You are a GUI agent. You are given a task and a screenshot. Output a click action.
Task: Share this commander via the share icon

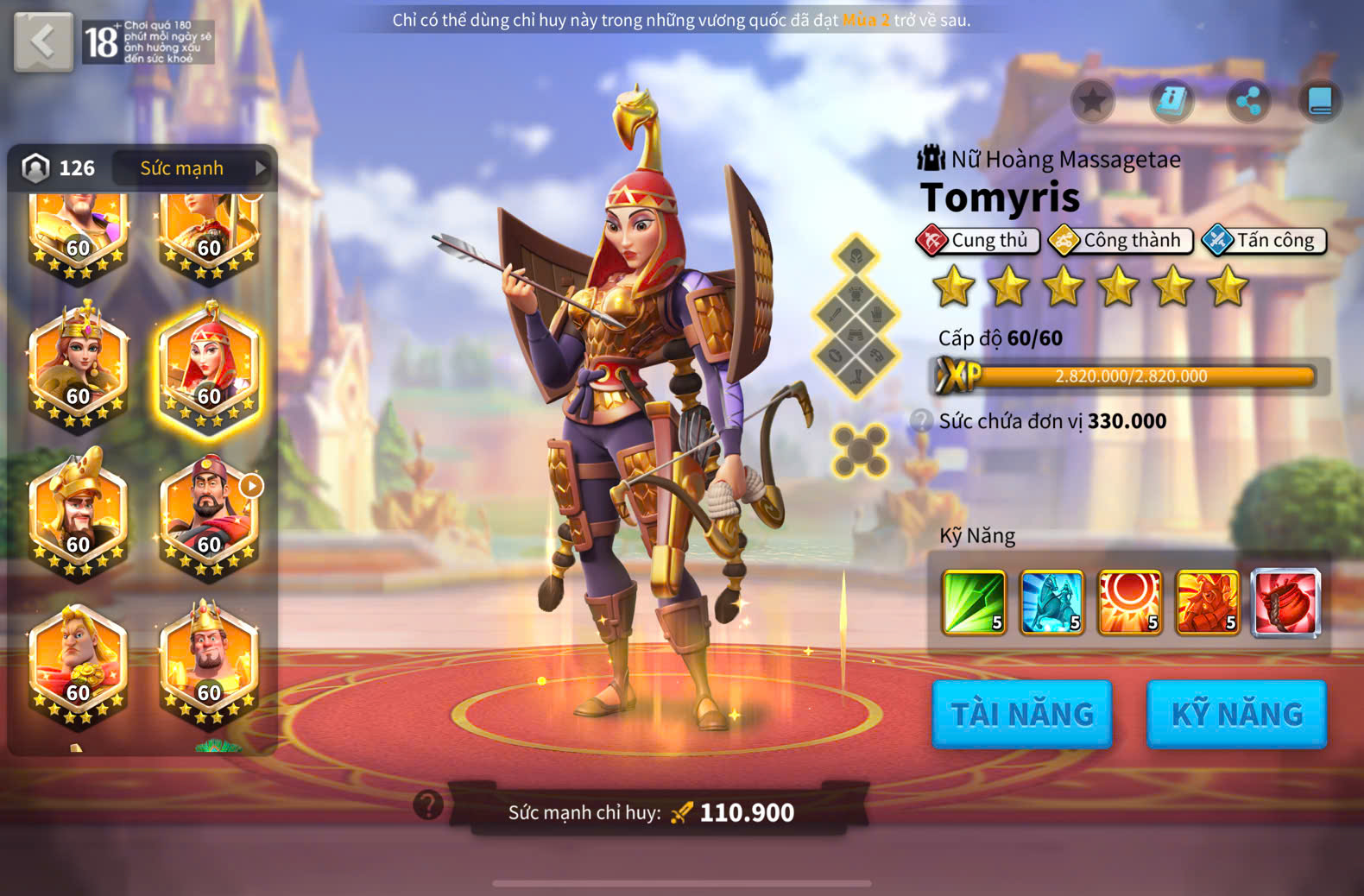click(1248, 102)
